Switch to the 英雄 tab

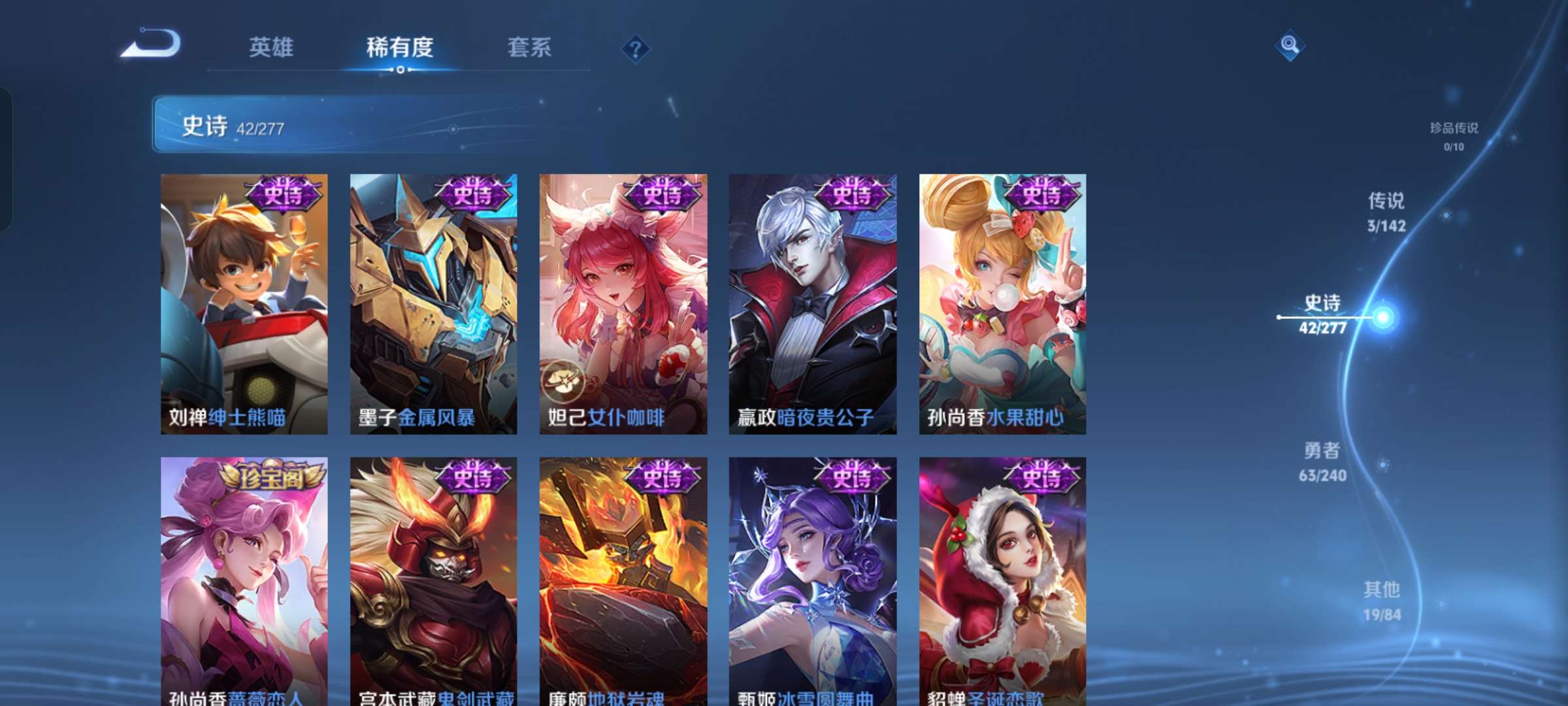[270, 48]
